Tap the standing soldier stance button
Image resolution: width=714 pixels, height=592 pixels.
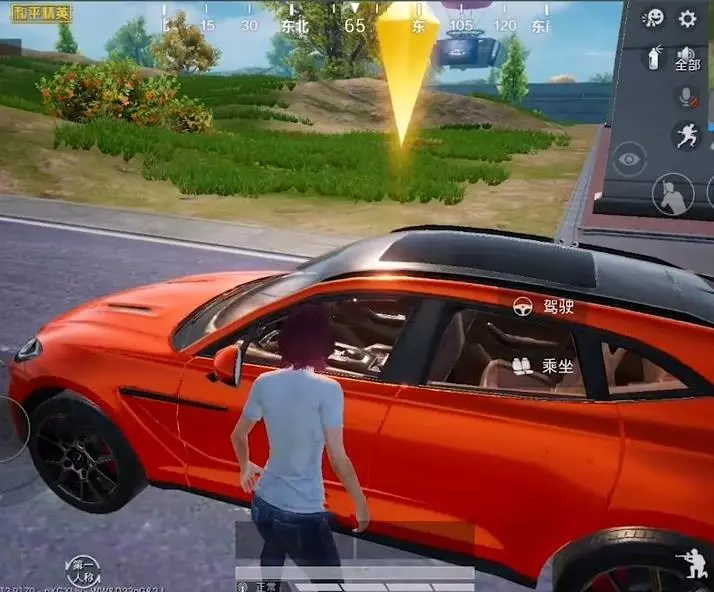tap(673, 194)
